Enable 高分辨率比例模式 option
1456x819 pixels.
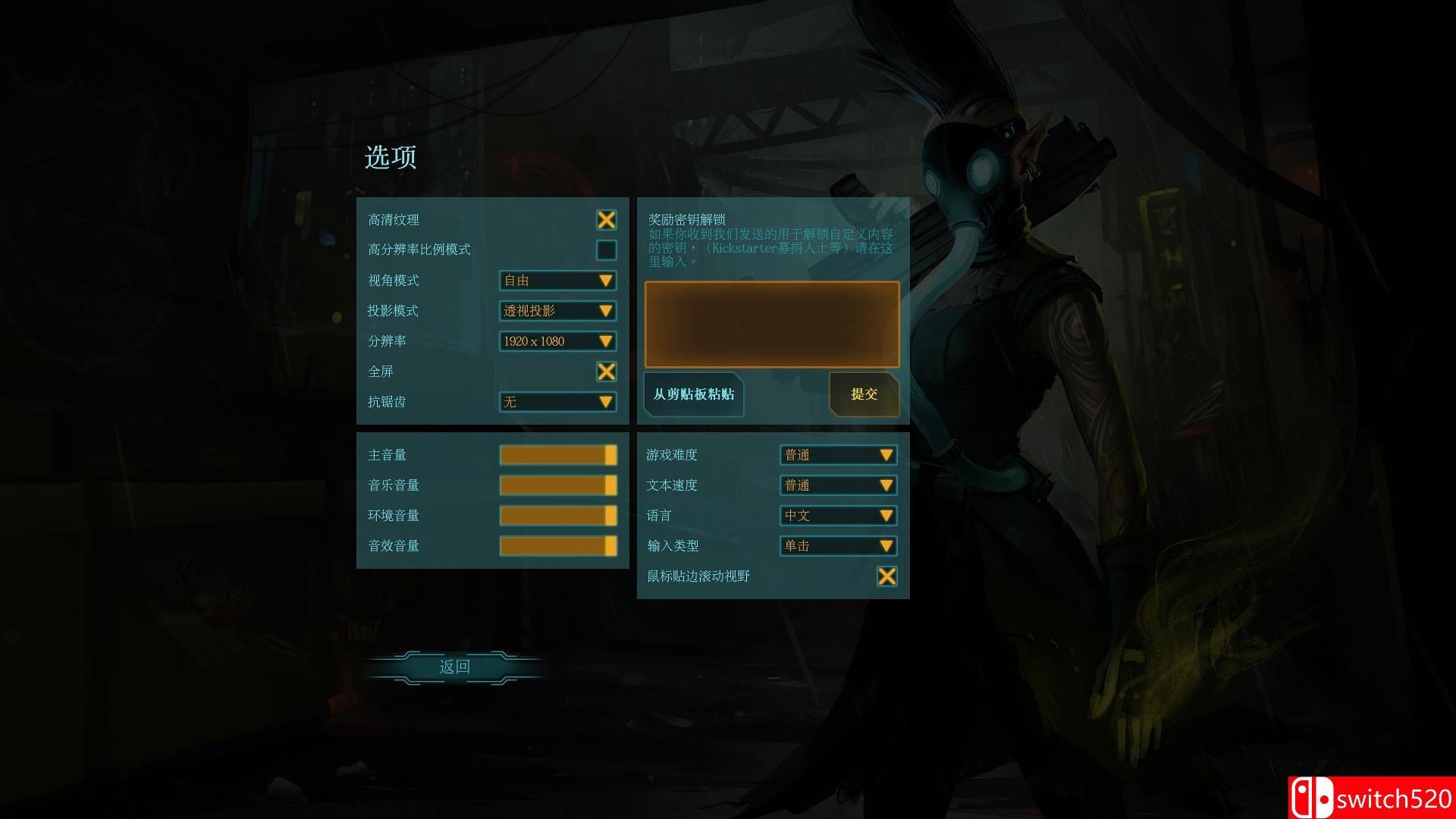[x=605, y=249]
